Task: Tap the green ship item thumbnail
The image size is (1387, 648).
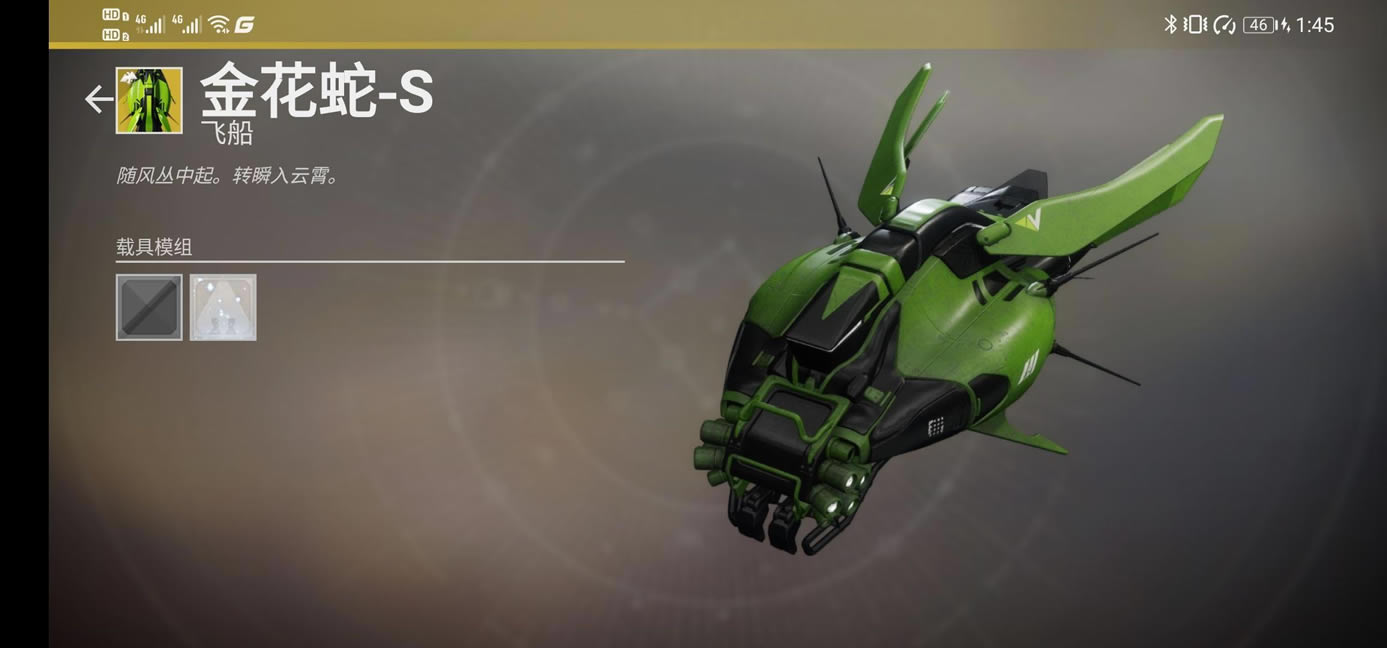Action: pos(149,100)
